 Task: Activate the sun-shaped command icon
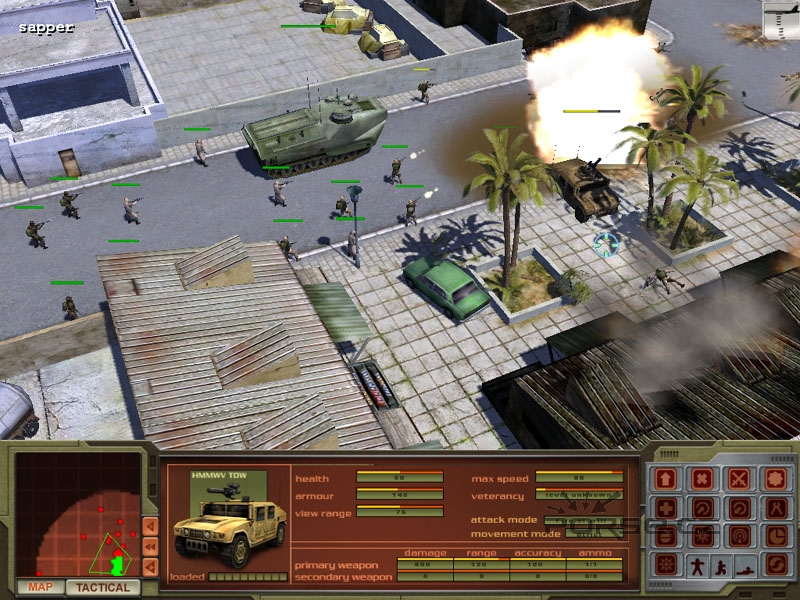(x=666, y=566)
